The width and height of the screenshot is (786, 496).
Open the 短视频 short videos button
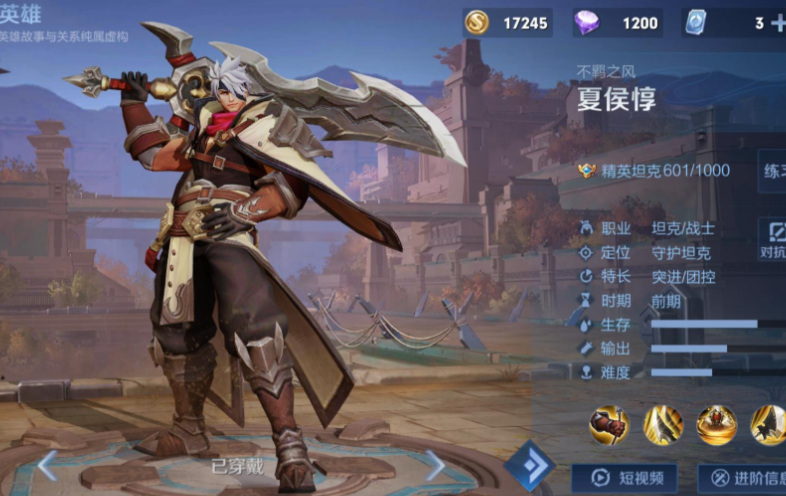click(x=624, y=478)
